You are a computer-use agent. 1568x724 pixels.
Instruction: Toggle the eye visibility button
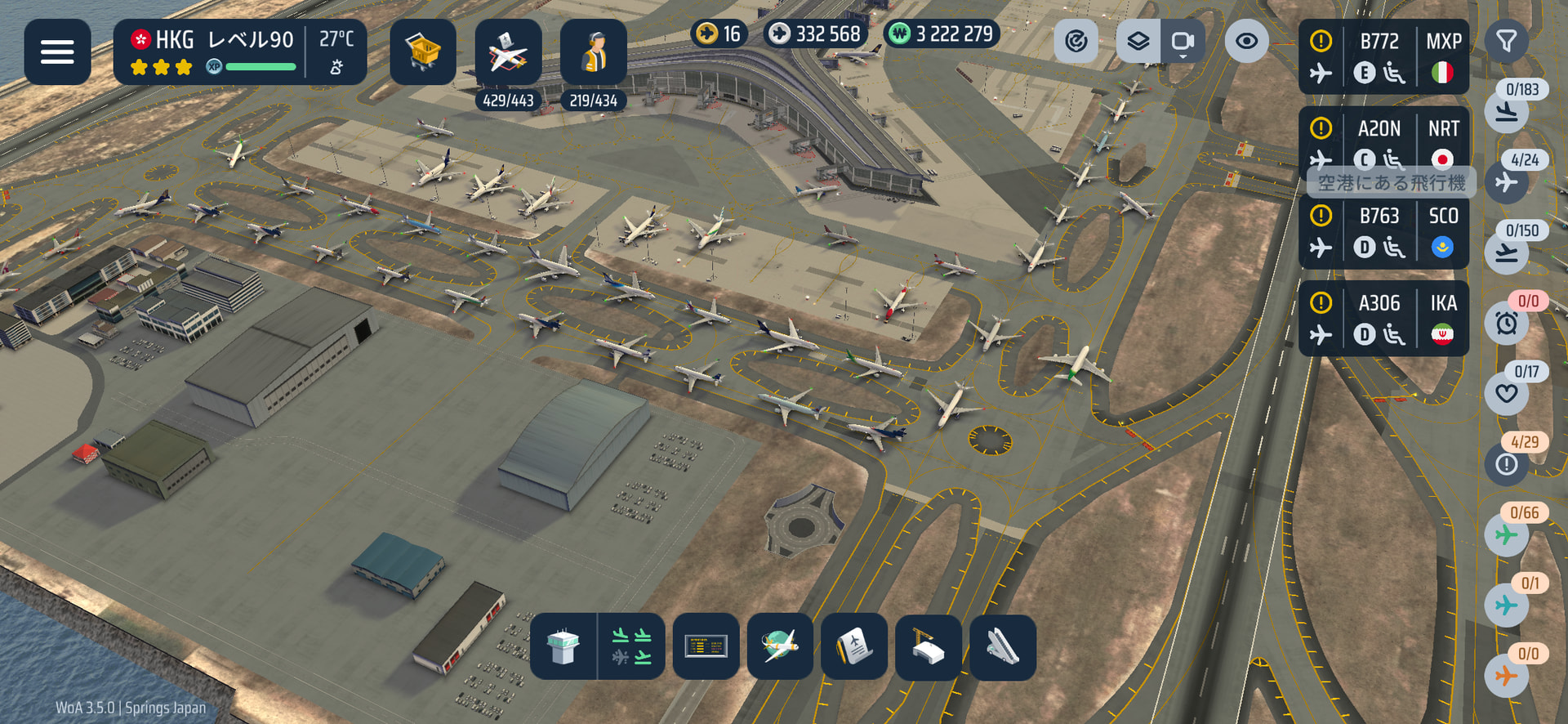(1246, 41)
